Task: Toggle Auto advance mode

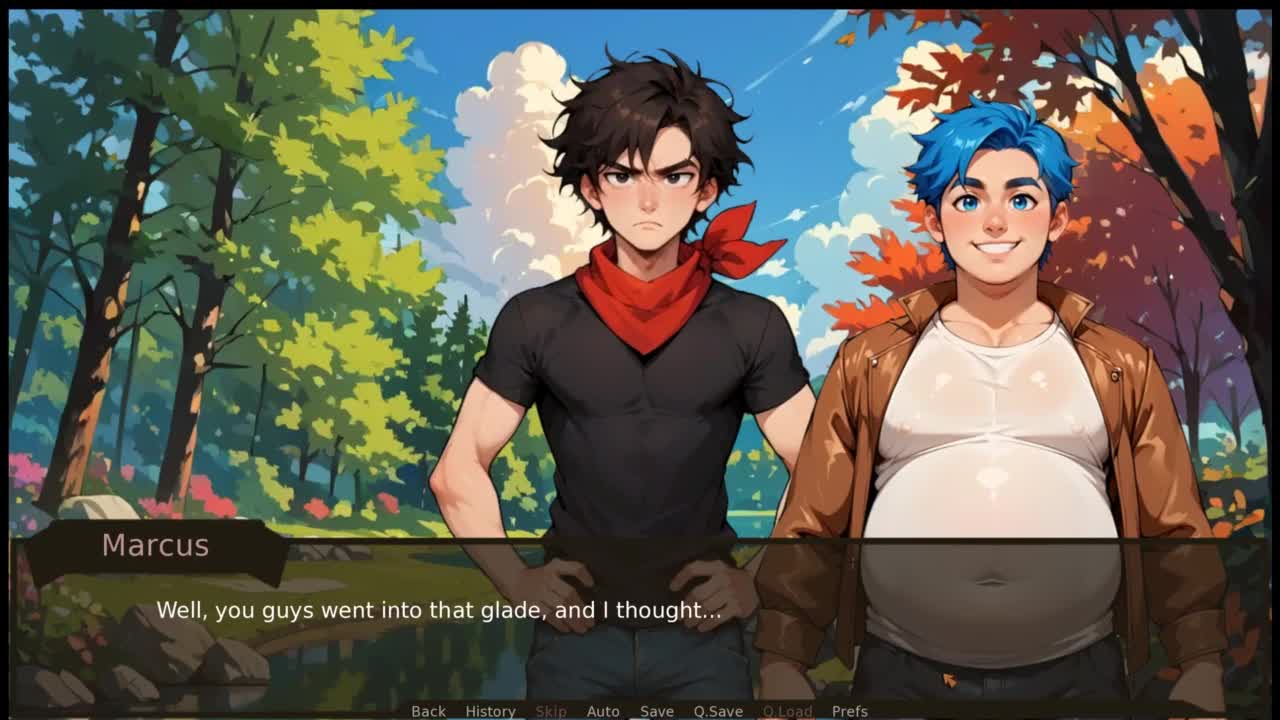Action: click(x=603, y=711)
